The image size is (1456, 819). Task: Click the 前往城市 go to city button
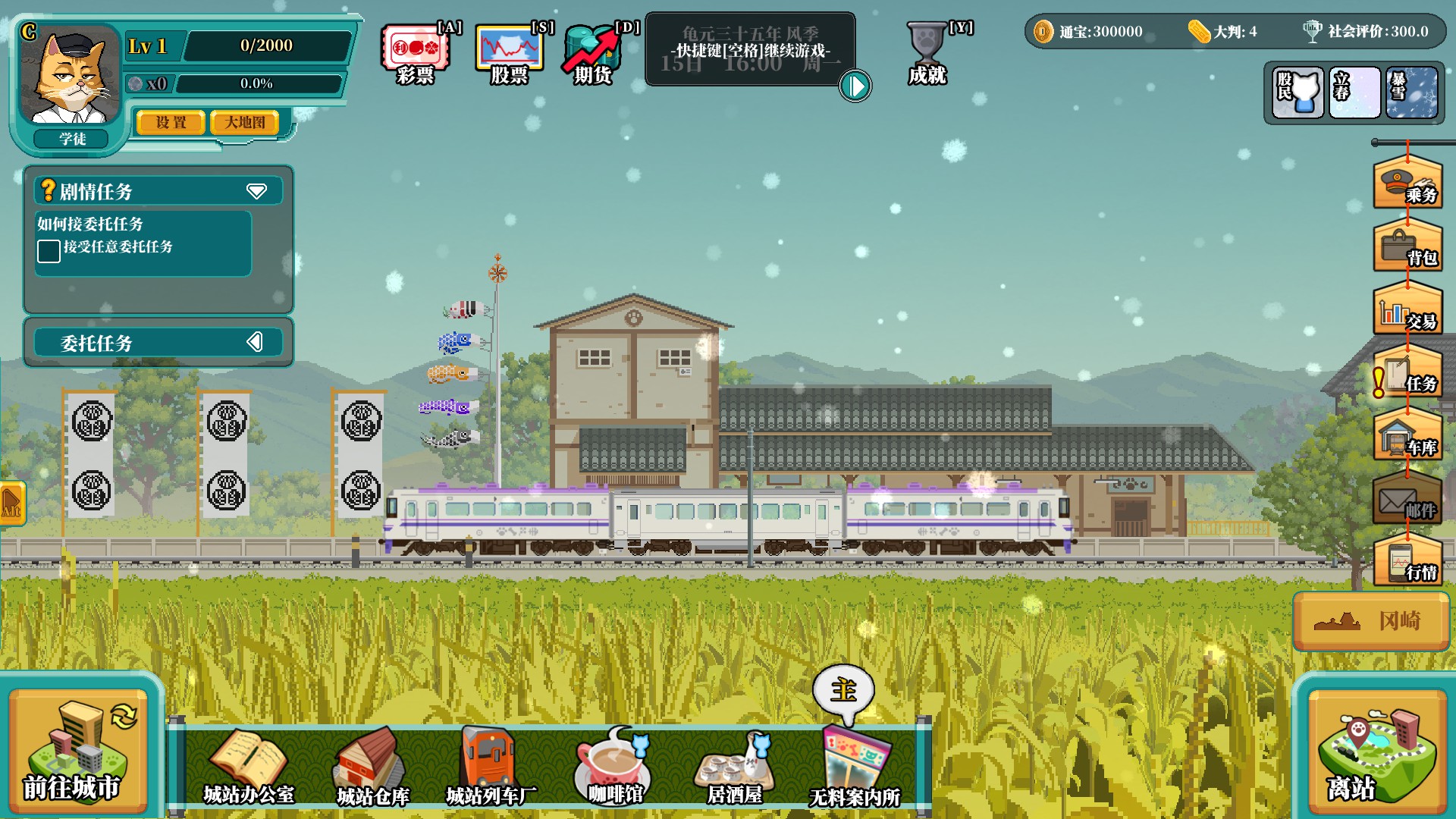coord(77,752)
